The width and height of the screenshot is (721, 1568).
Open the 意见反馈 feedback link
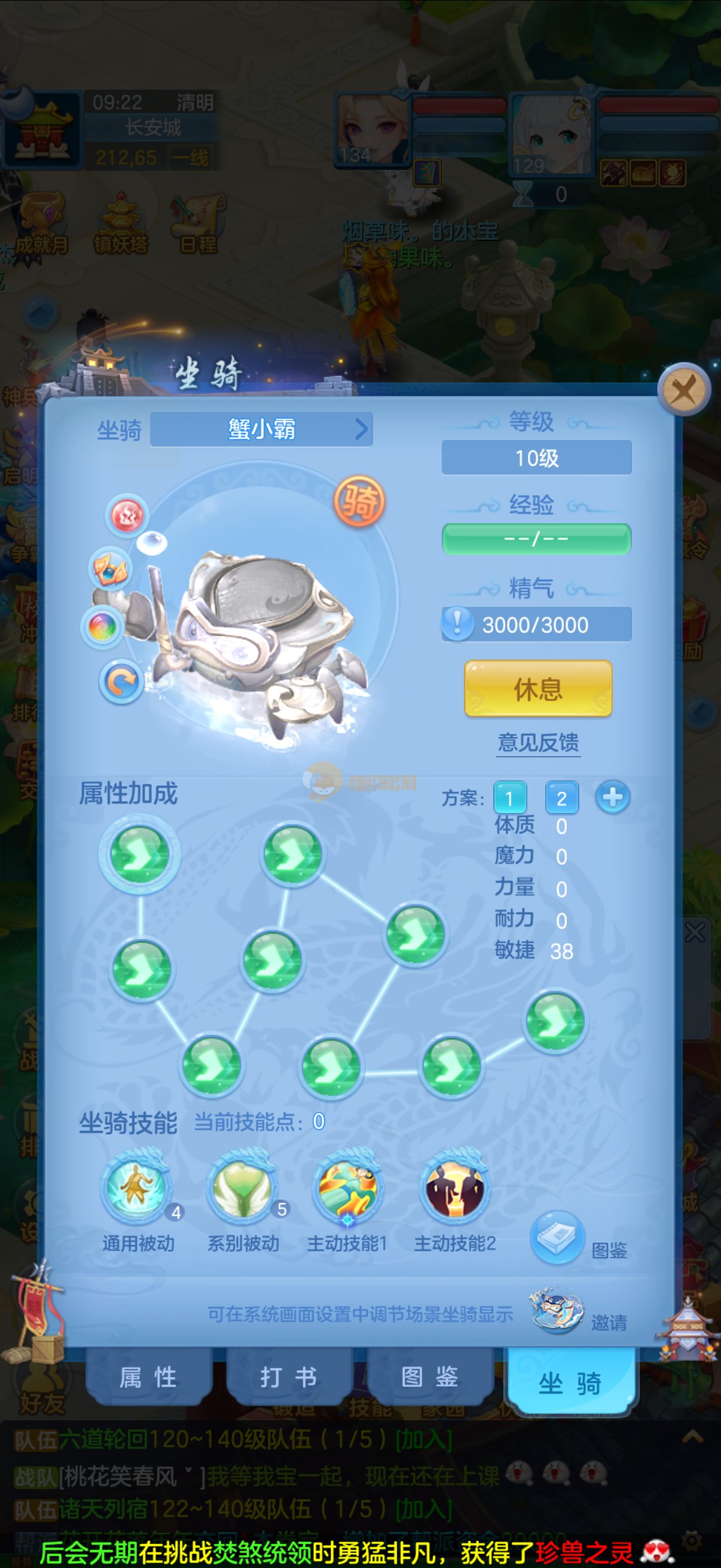[538, 742]
